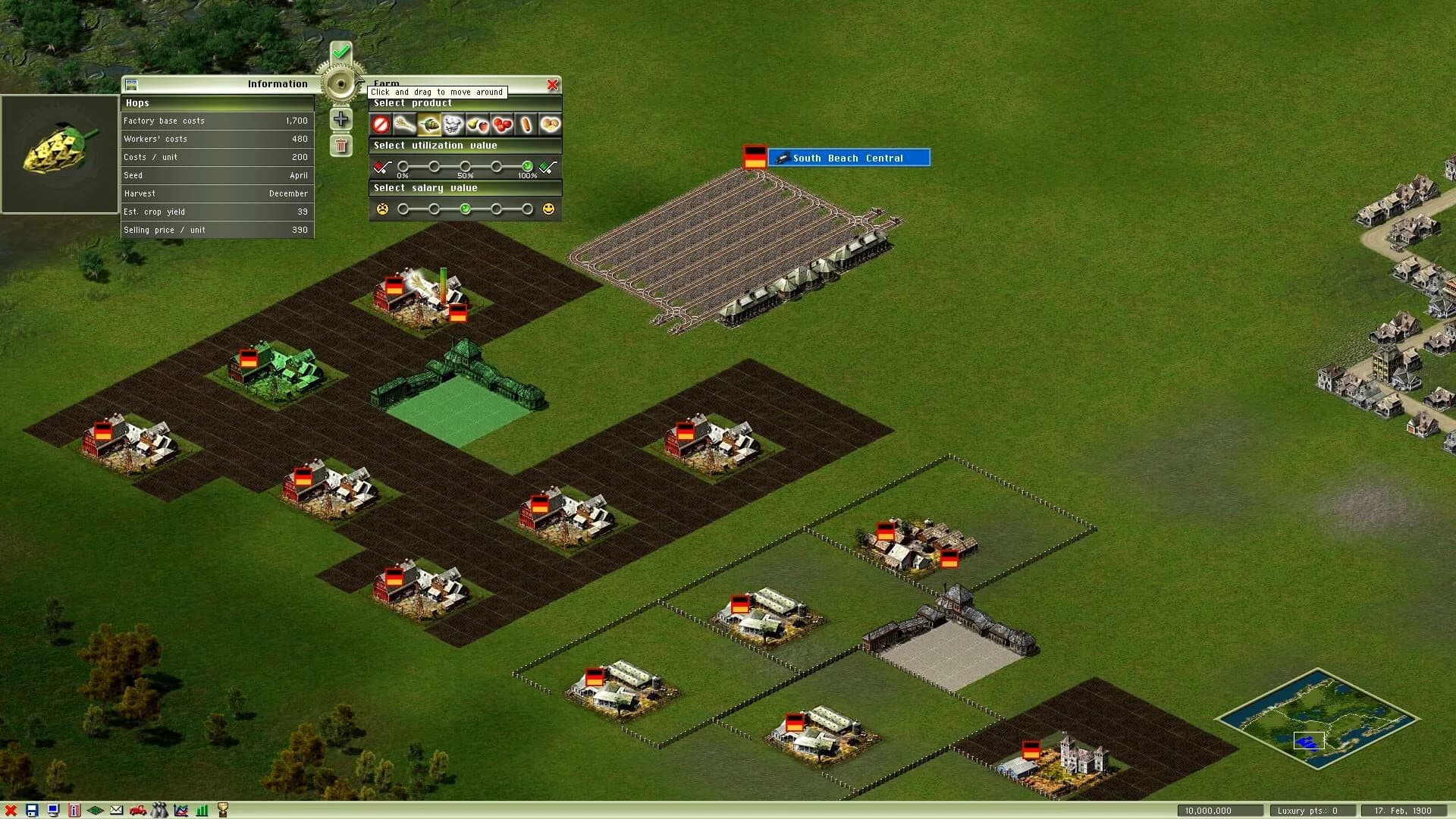Image resolution: width=1456 pixels, height=819 pixels.
Task: Delete the farm using the trash icon
Action: point(341,144)
